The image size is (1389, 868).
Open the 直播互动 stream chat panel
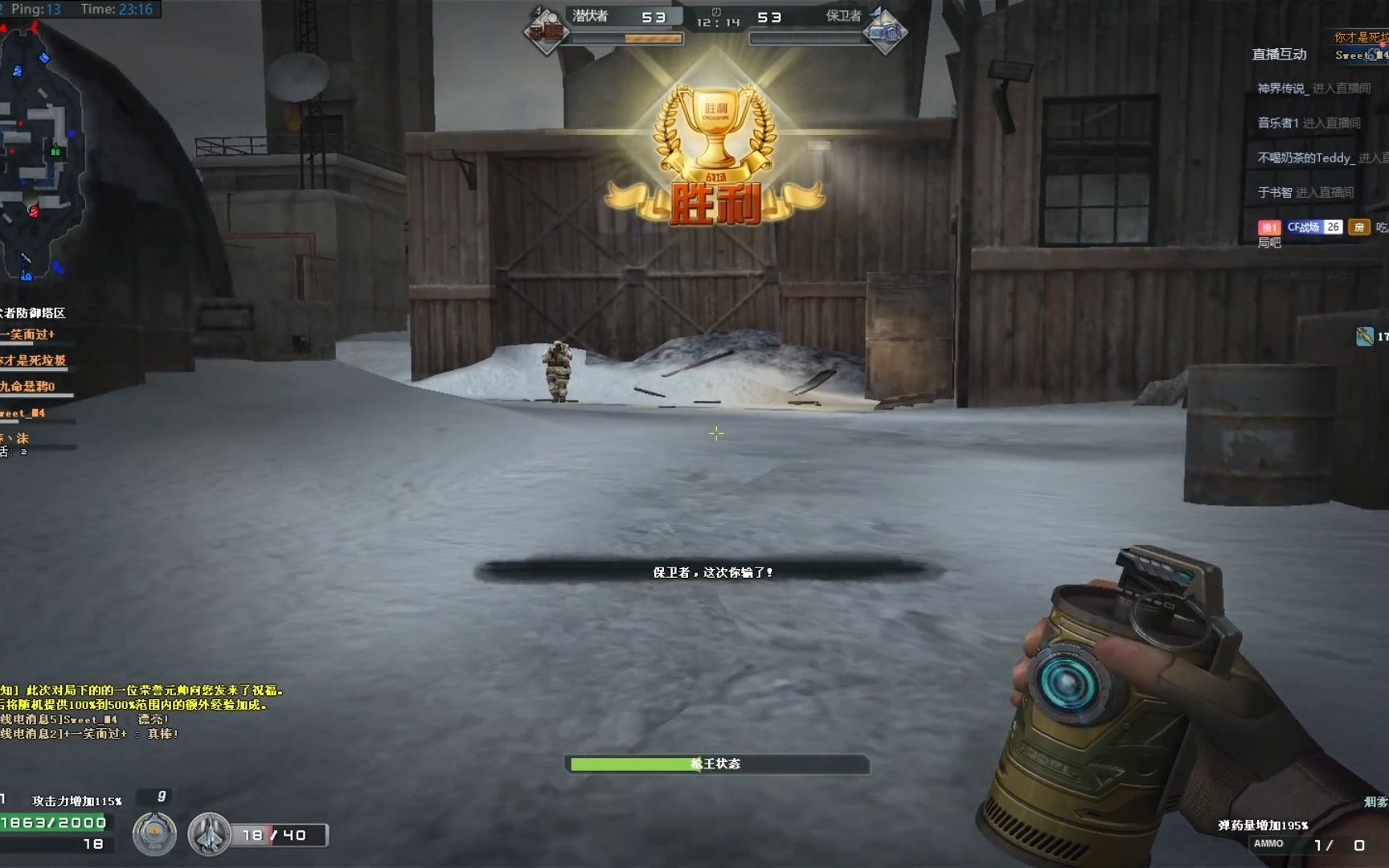pyautogui.click(x=1279, y=55)
